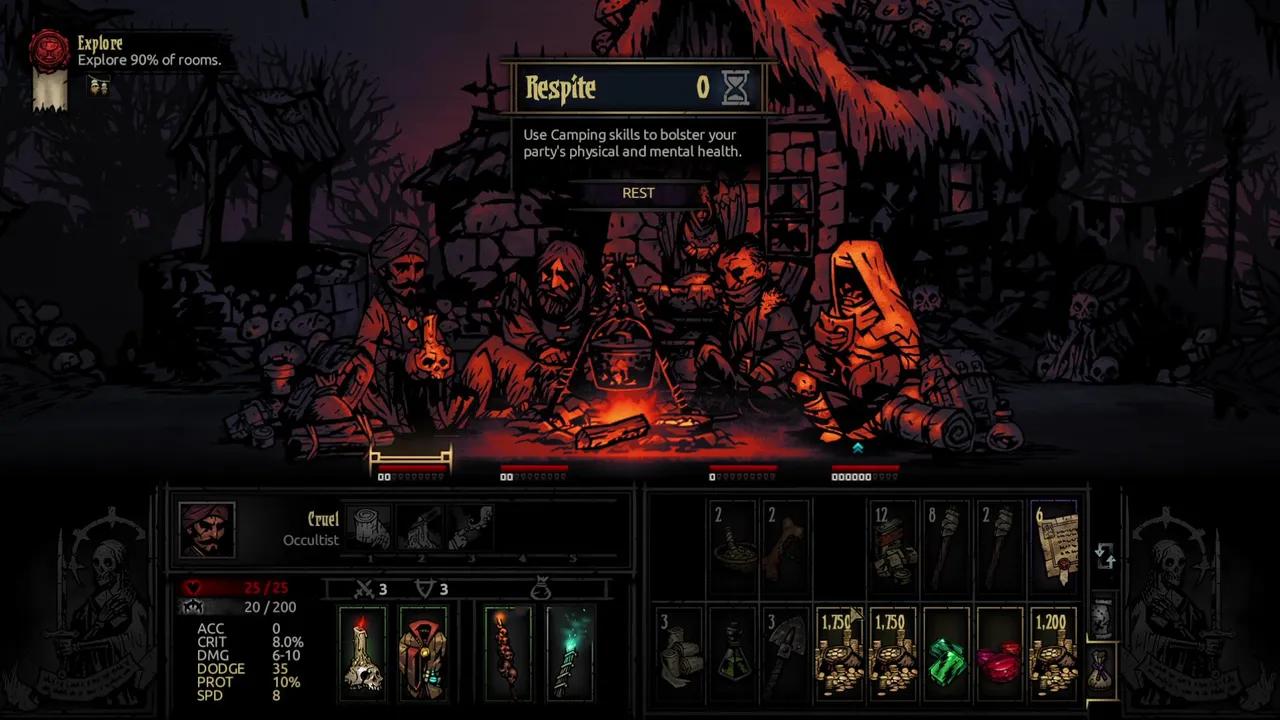Select the green potion flask
Image resolution: width=1280 pixels, height=720 pixels.
[x=733, y=655]
